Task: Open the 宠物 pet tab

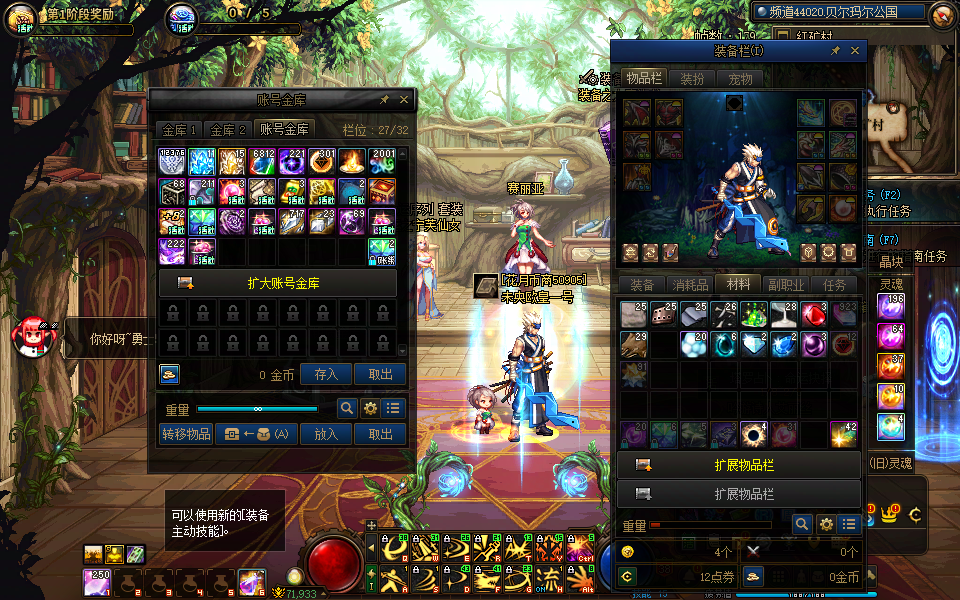Action: 740,79
